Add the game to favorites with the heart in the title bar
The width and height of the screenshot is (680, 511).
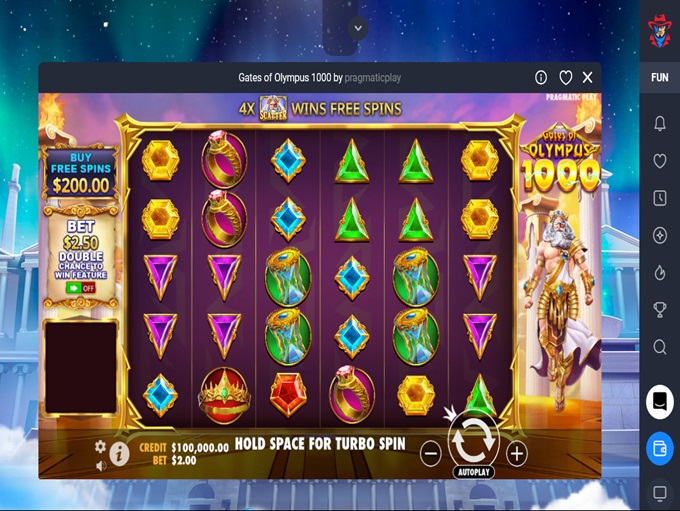point(565,77)
